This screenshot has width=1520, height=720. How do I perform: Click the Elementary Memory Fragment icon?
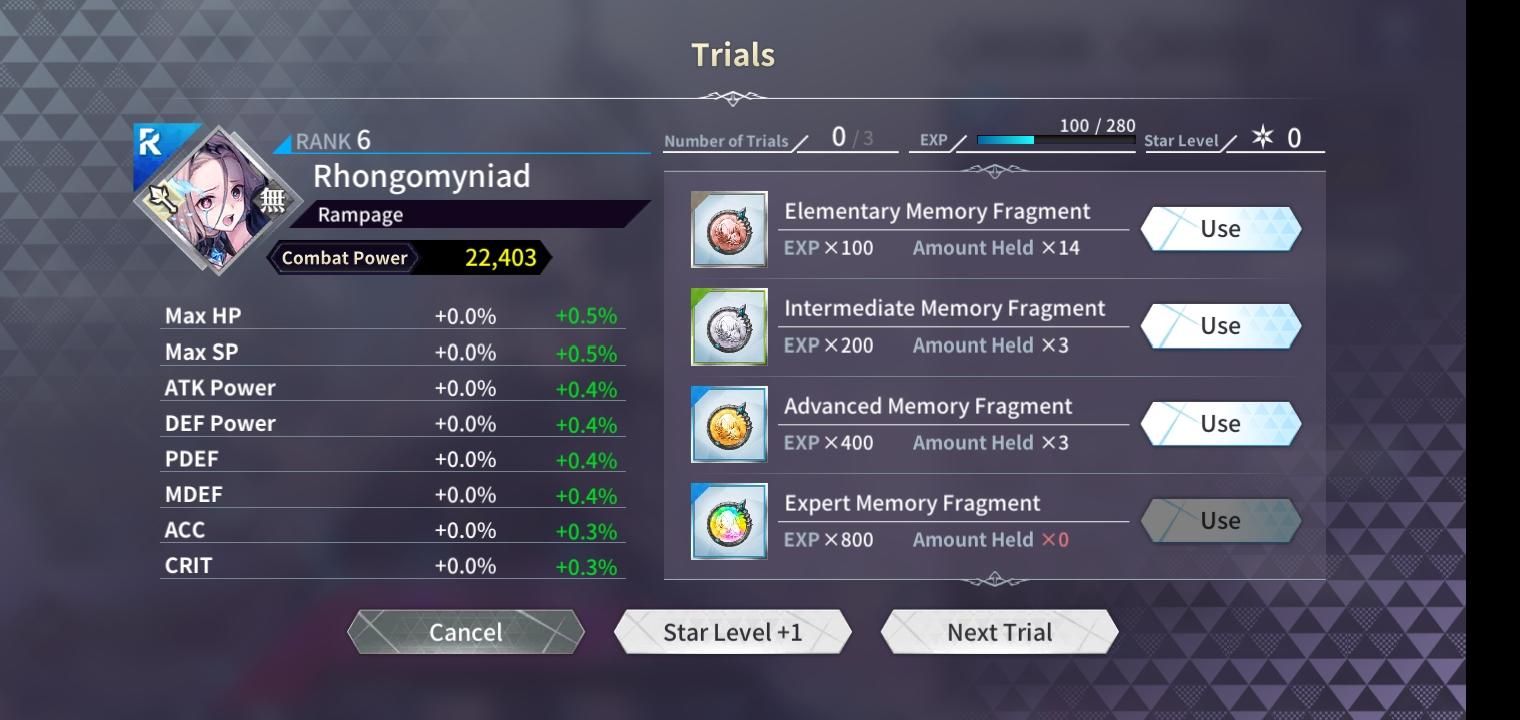click(x=729, y=228)
